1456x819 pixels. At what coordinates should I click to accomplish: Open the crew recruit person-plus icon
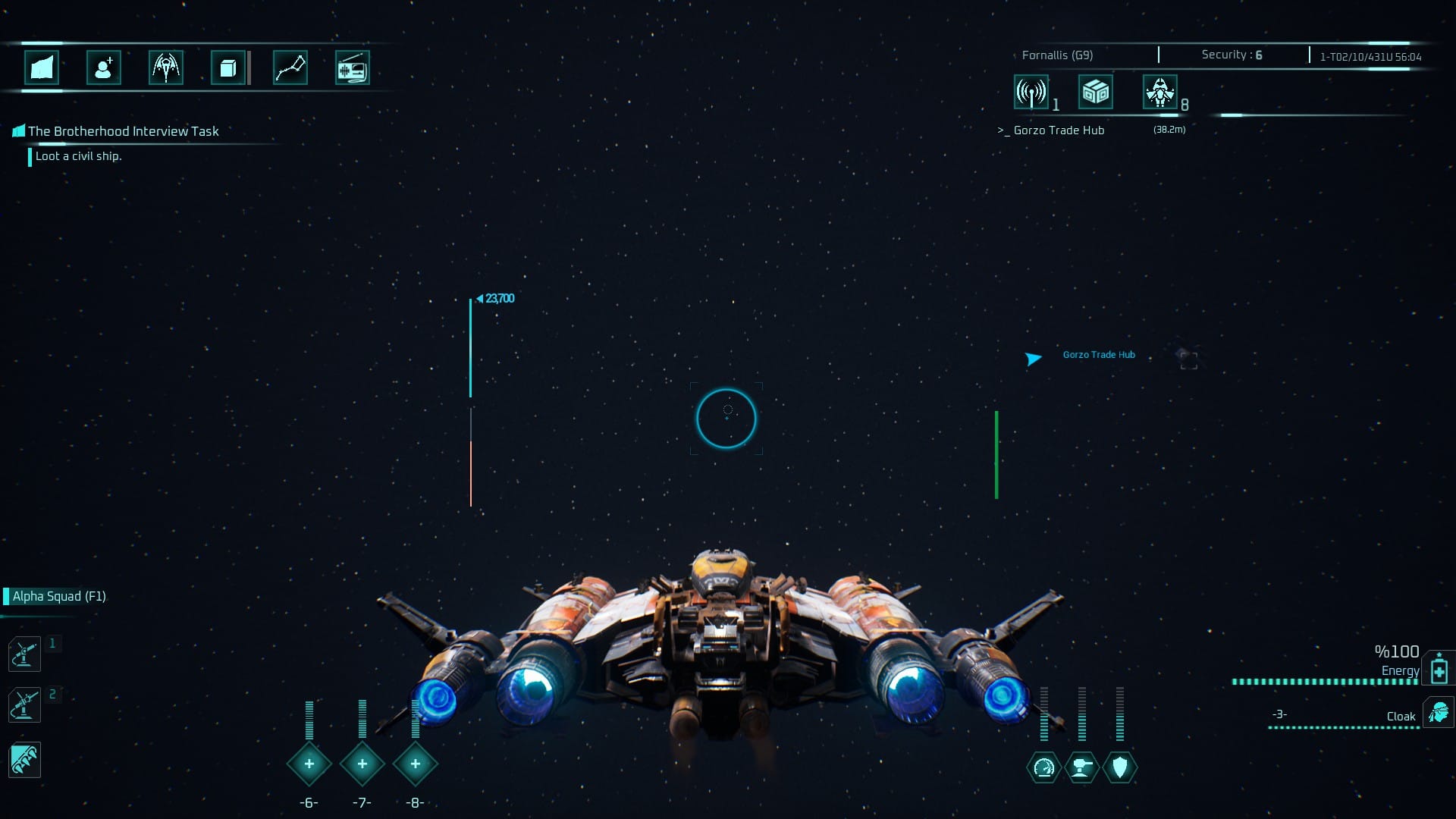tap(104, 68)
